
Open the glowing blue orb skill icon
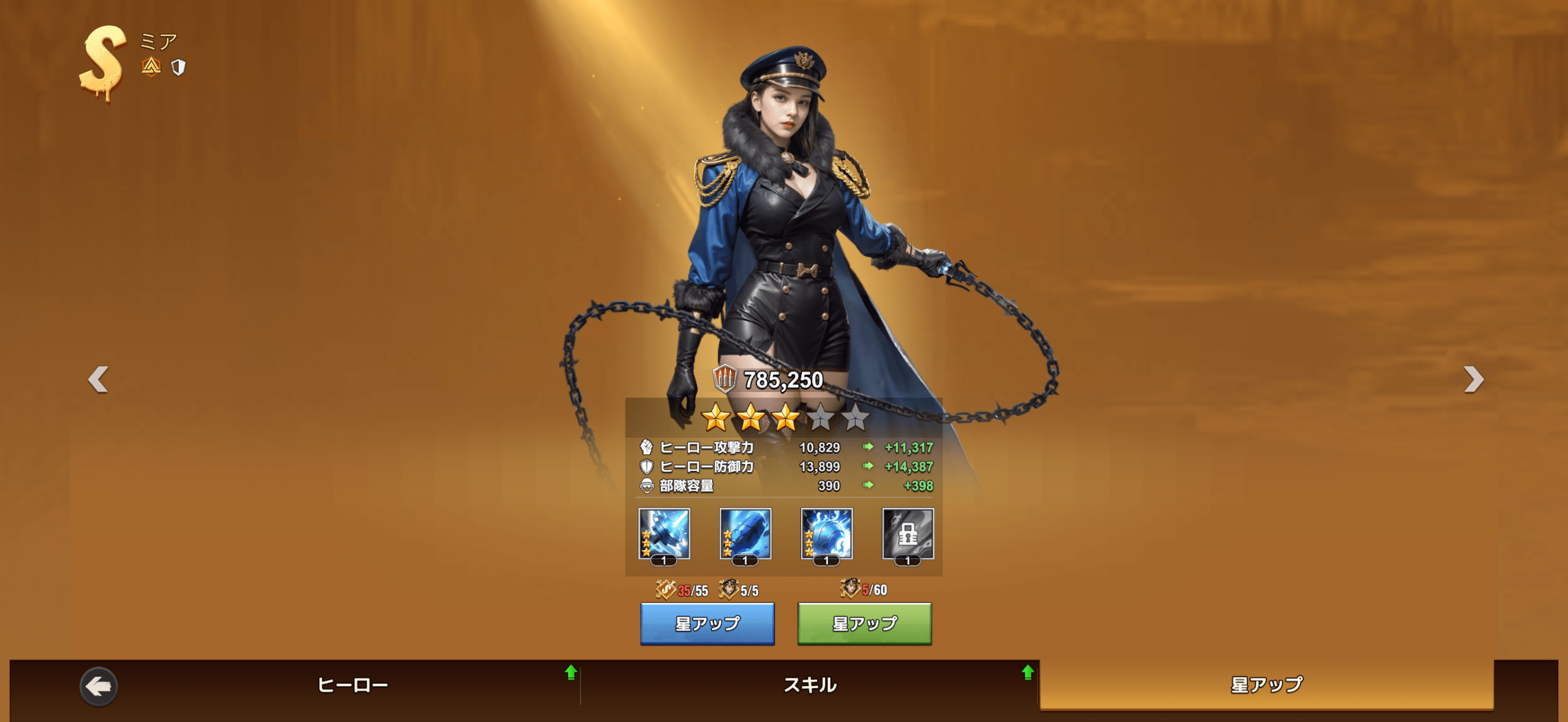[x=827, y=534]
